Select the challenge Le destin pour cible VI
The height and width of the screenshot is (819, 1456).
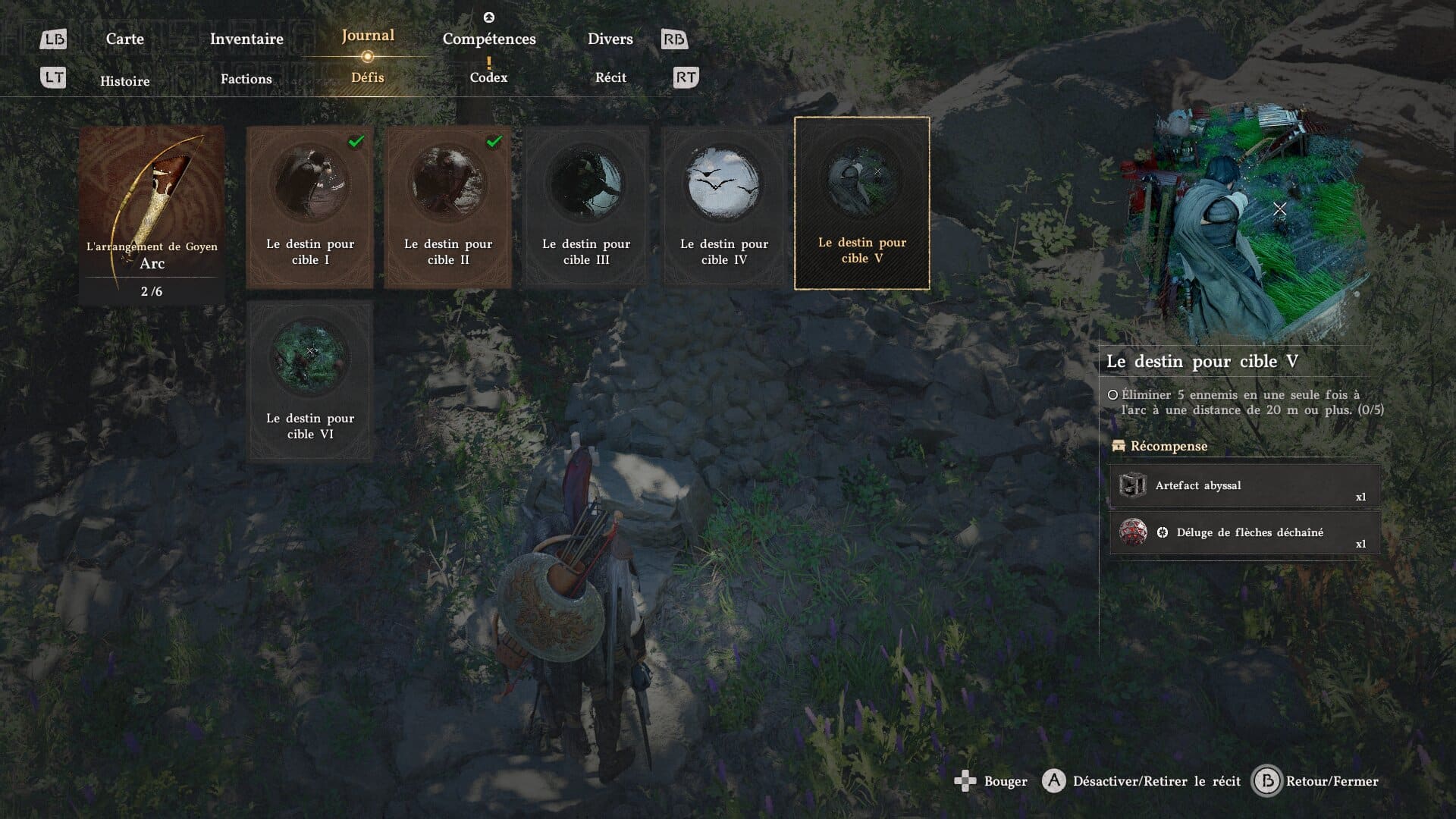[310, 381]
